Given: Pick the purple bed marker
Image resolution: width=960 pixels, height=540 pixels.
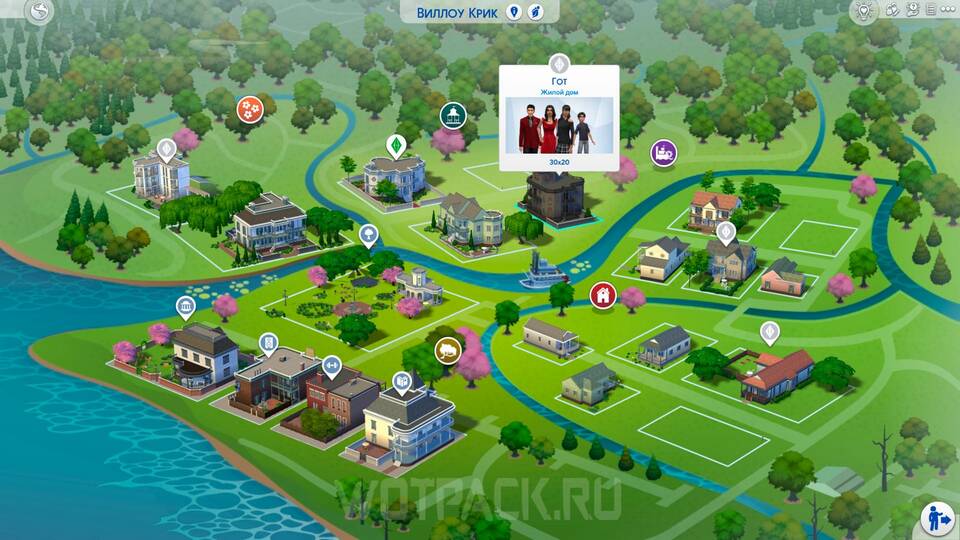Looking at the screenshot, I should point(663,153).
